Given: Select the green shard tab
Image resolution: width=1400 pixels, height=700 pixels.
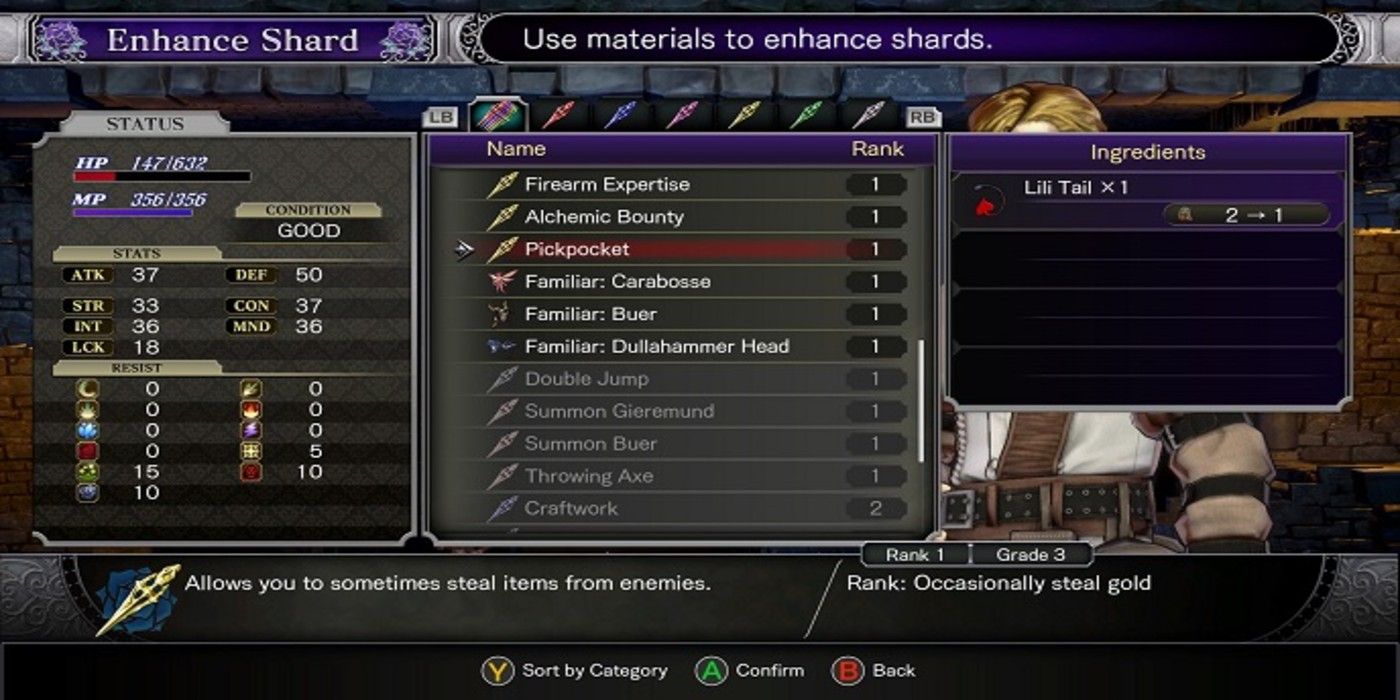Looking at the screenshot, I should (805, 116).
